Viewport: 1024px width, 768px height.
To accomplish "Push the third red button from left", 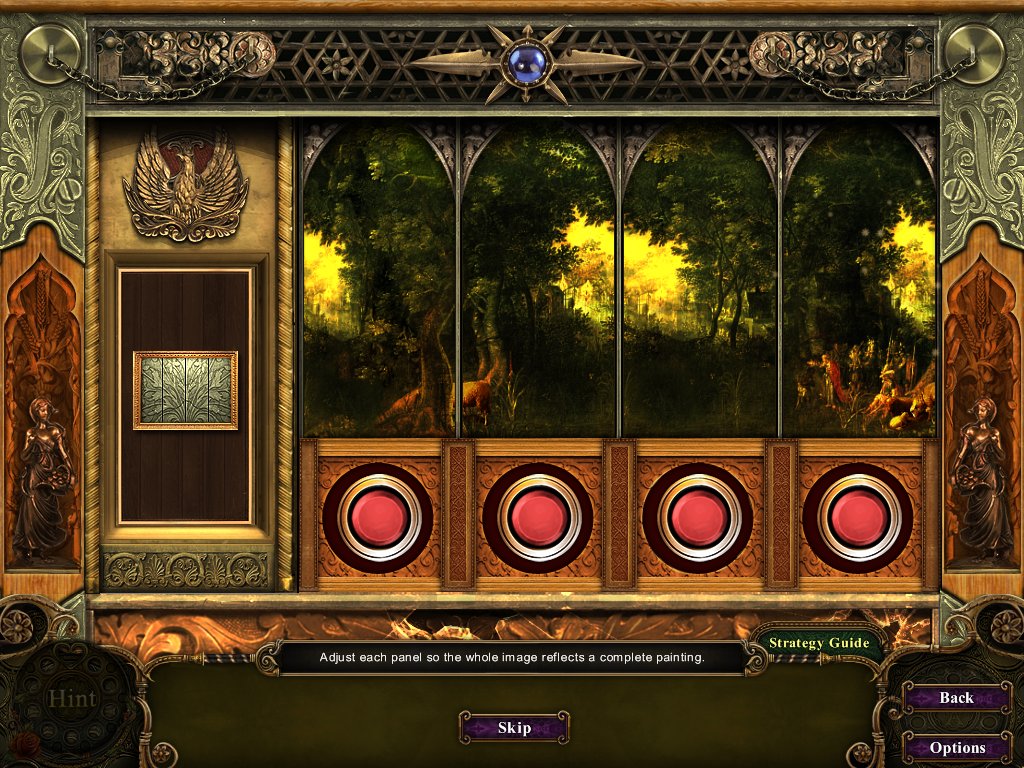I will pos(699,517).
